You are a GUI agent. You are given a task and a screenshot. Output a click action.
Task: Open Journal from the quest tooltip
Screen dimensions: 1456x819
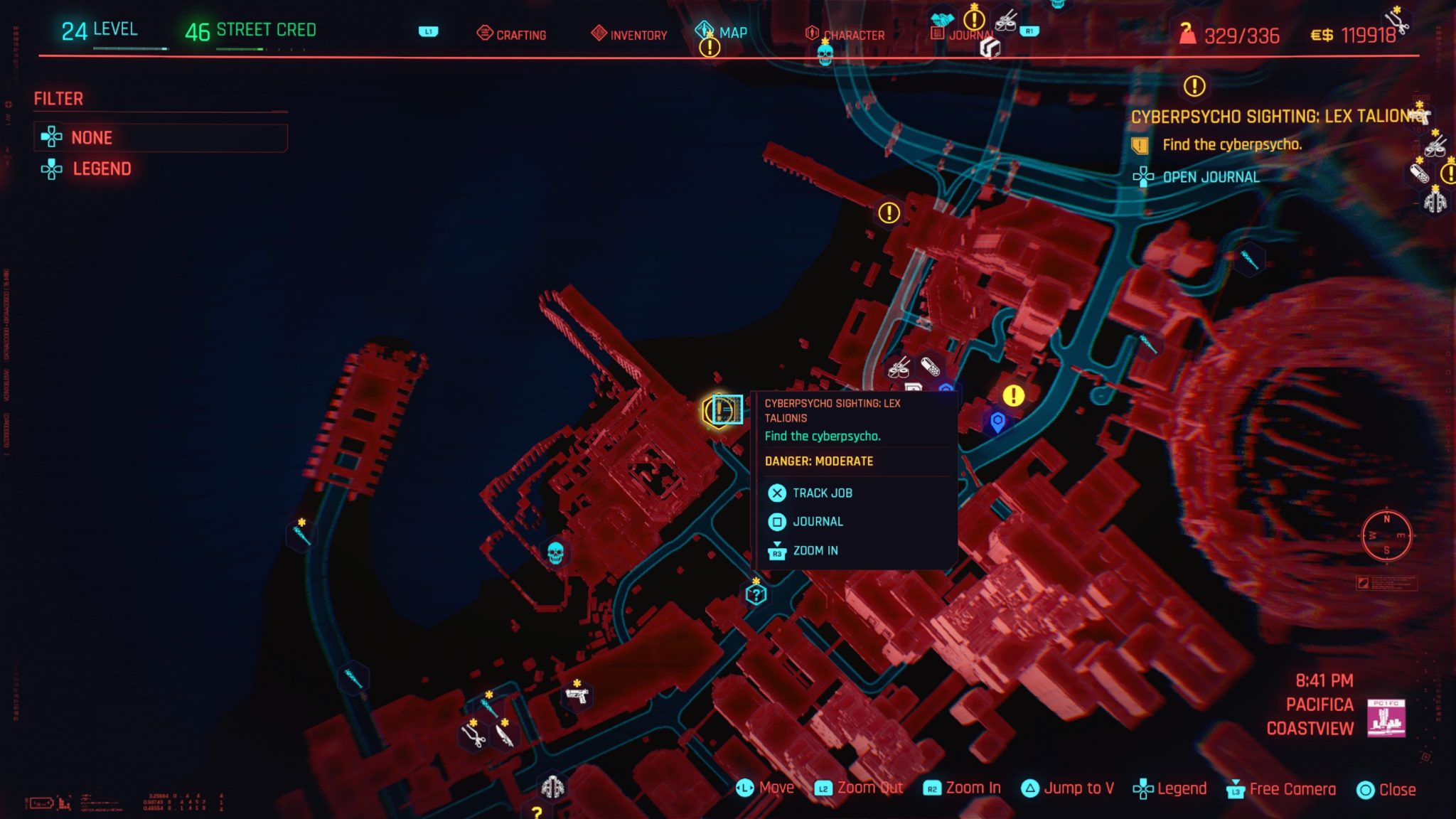818,521
